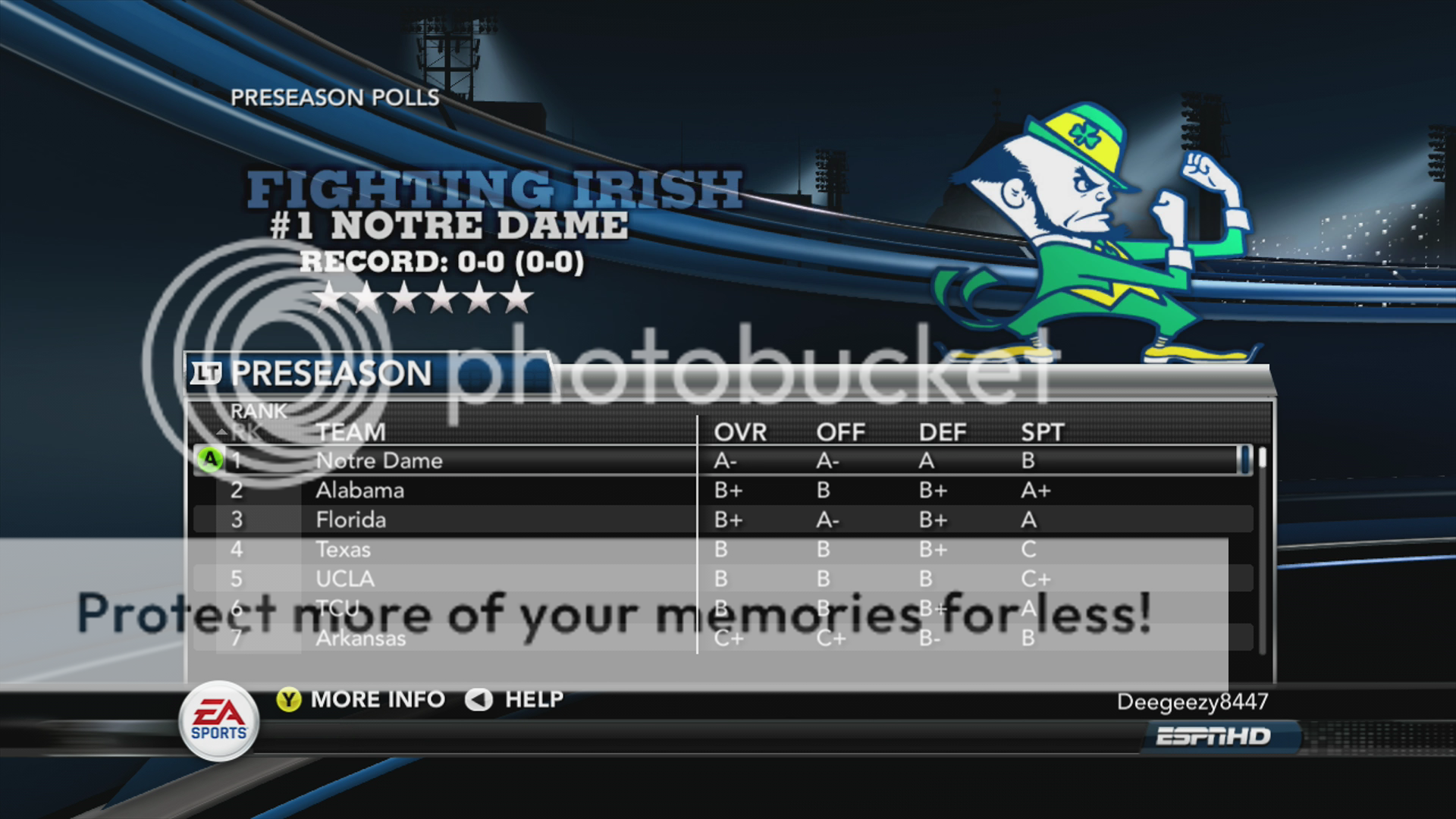This screenshot has height=819, width=1456.
Task: Sort by the RK rank header
Action: click(246, 432)
